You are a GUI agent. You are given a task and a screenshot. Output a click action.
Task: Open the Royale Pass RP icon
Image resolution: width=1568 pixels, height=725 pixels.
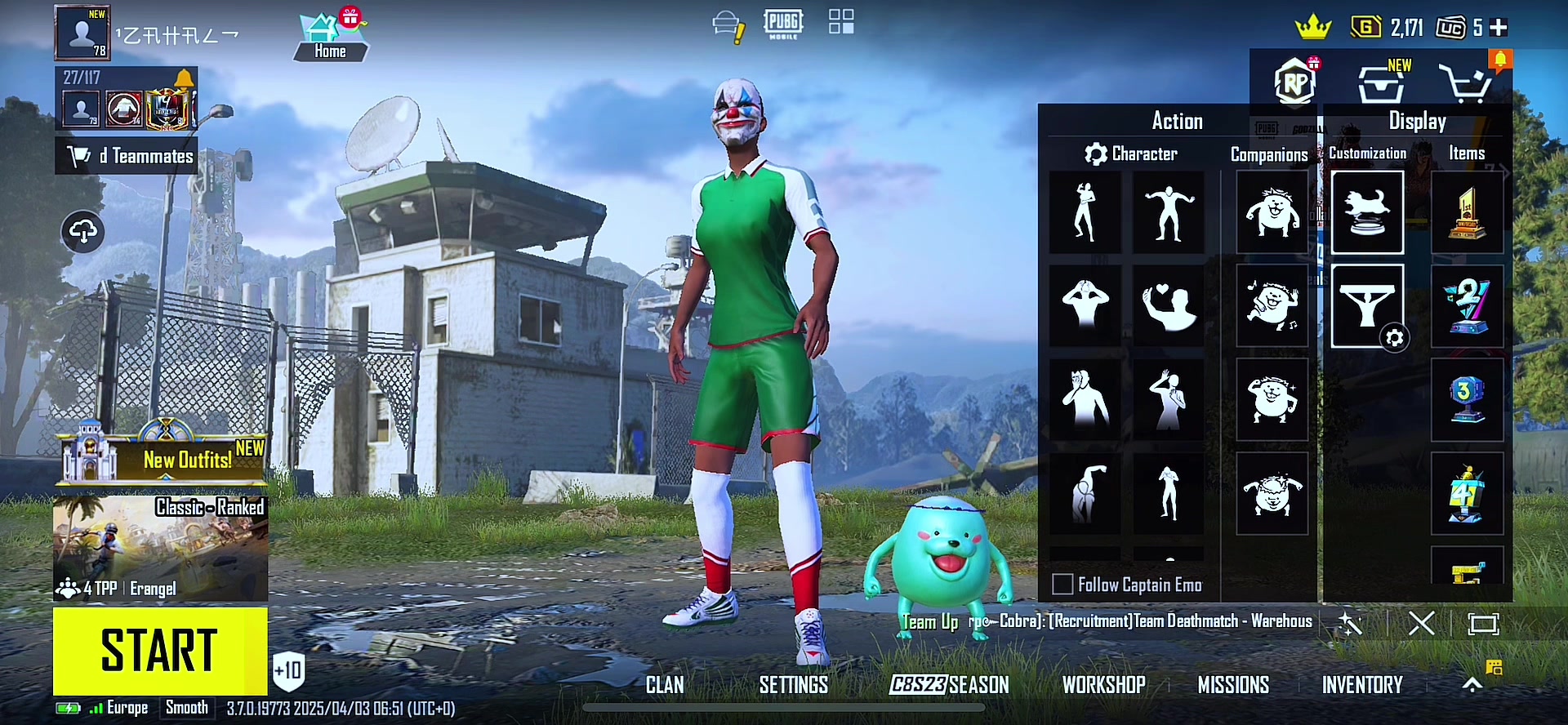1295,82
